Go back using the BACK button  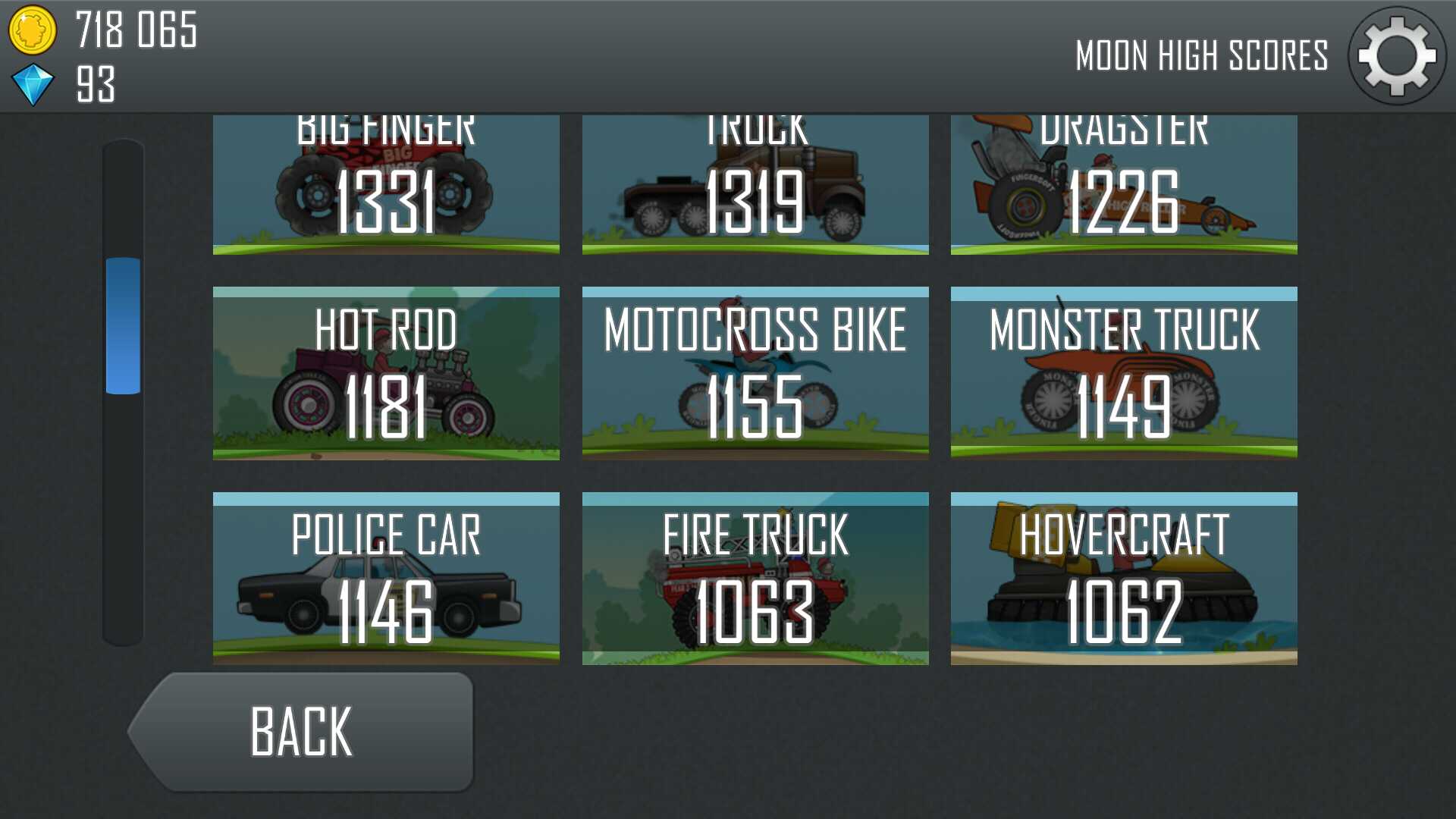pyautogui.click(x=303, y=732)
